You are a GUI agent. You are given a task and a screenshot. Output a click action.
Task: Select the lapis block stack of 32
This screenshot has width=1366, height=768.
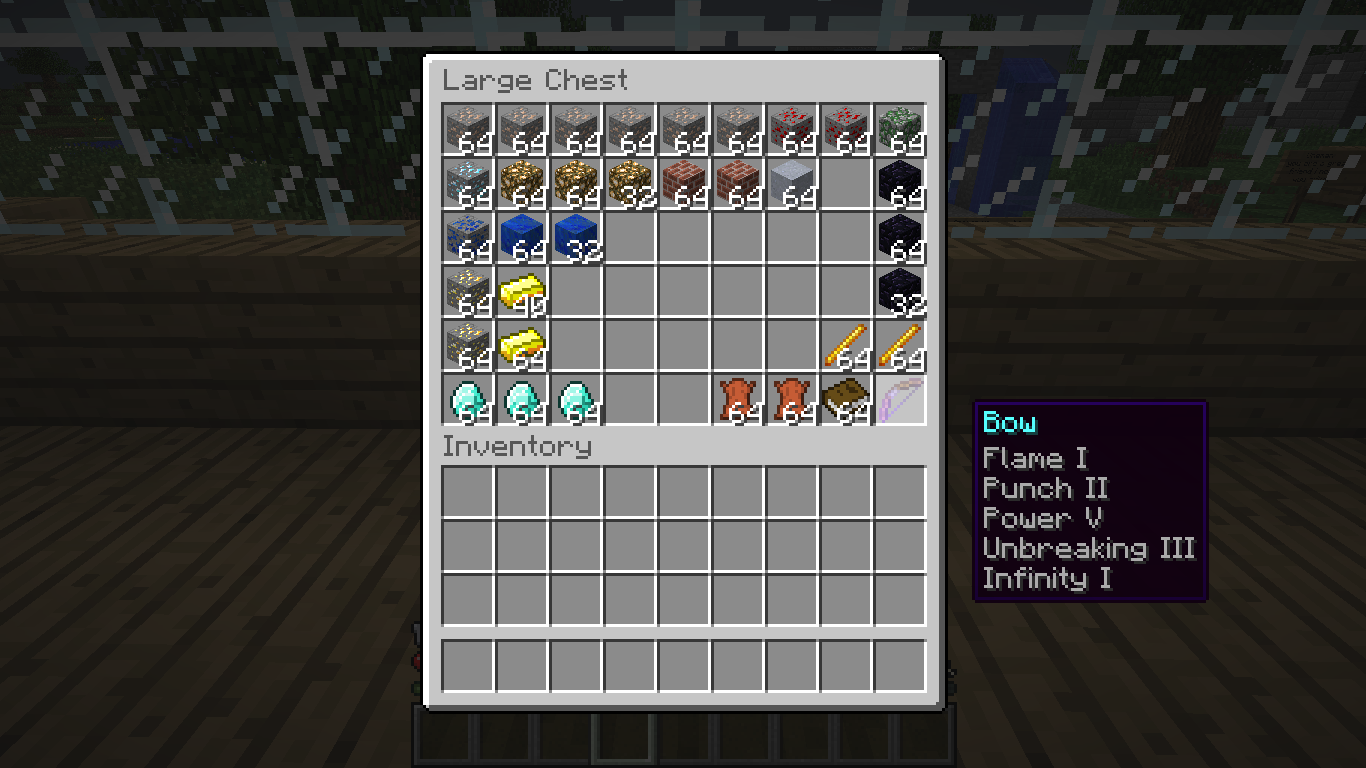(576, 238)
